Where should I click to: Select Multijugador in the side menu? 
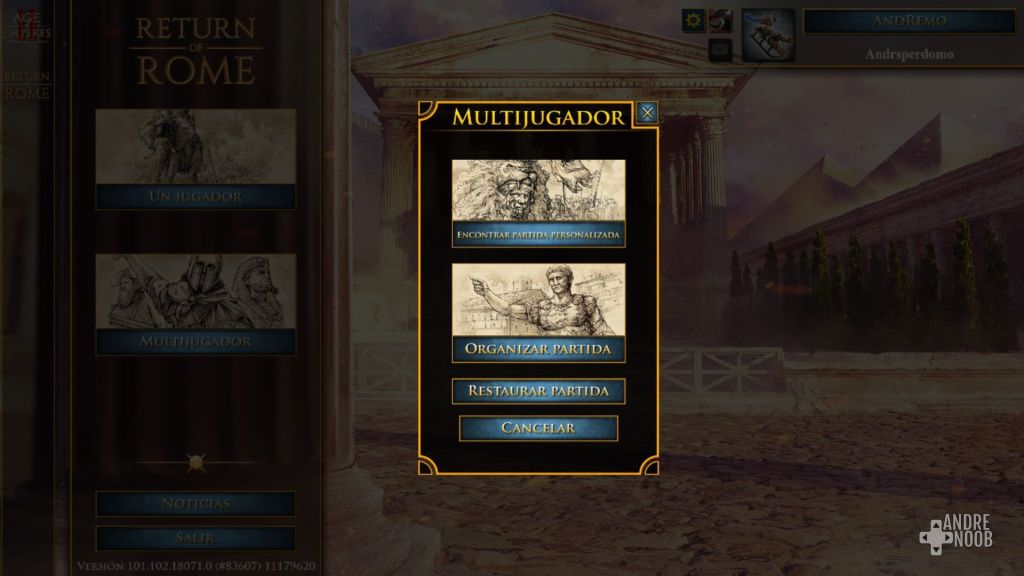click(x=196, y=305)
